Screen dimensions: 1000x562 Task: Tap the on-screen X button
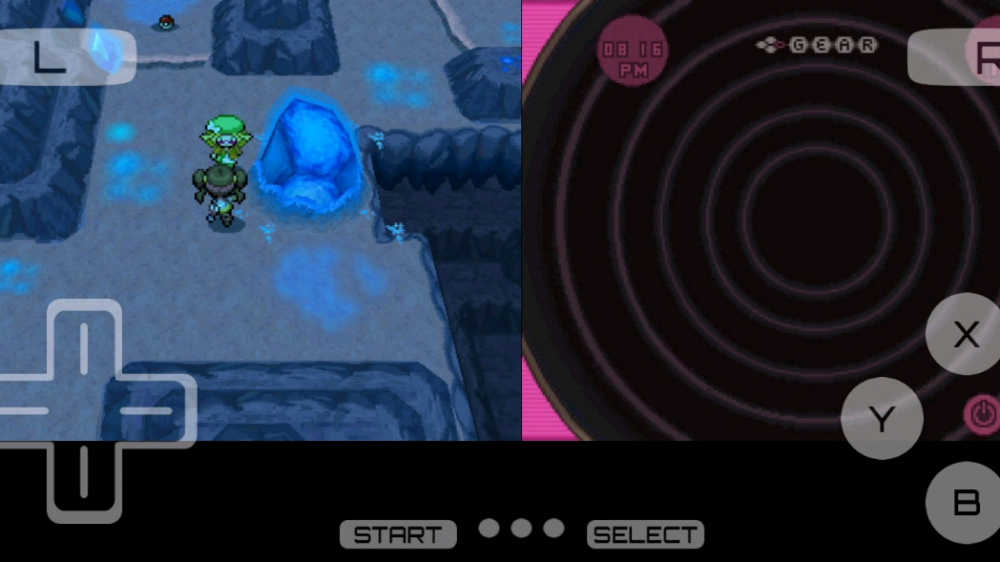[965, 335]
